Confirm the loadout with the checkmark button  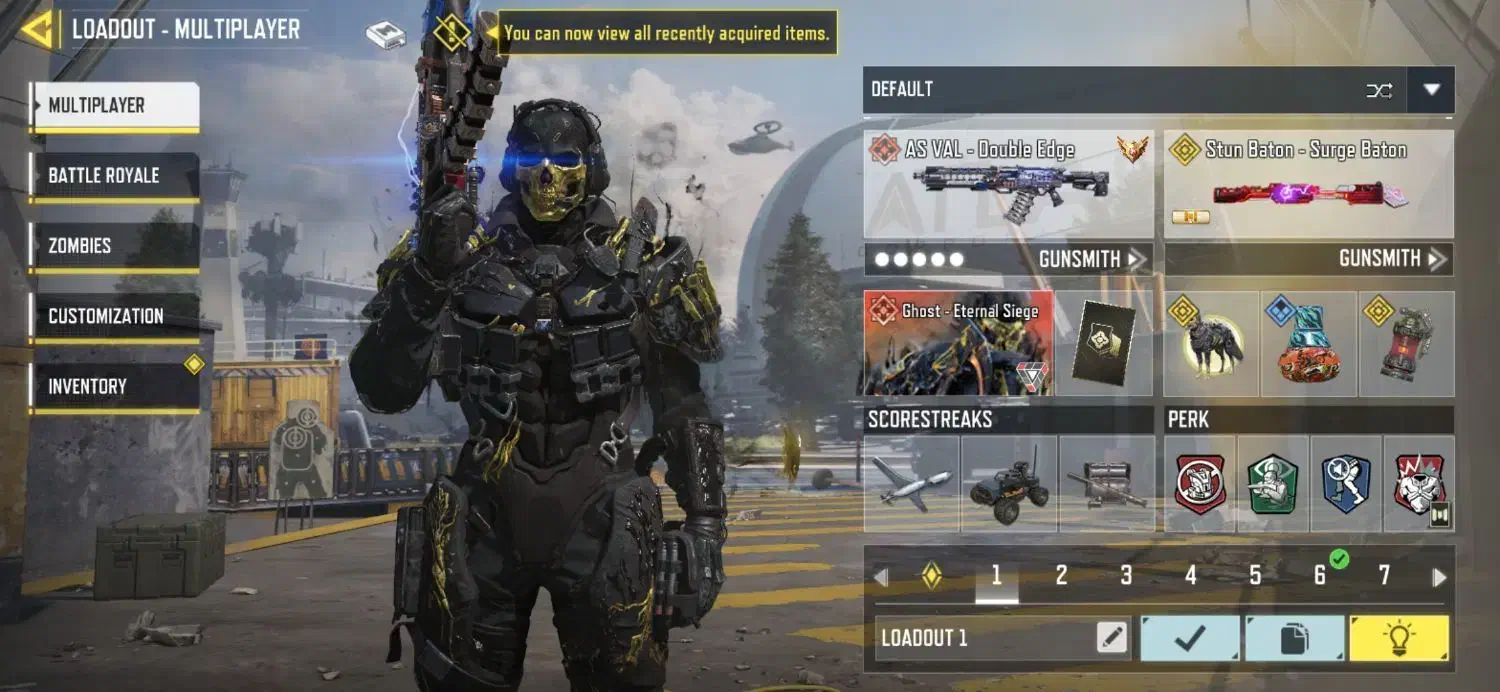[x=1190, y=638]
